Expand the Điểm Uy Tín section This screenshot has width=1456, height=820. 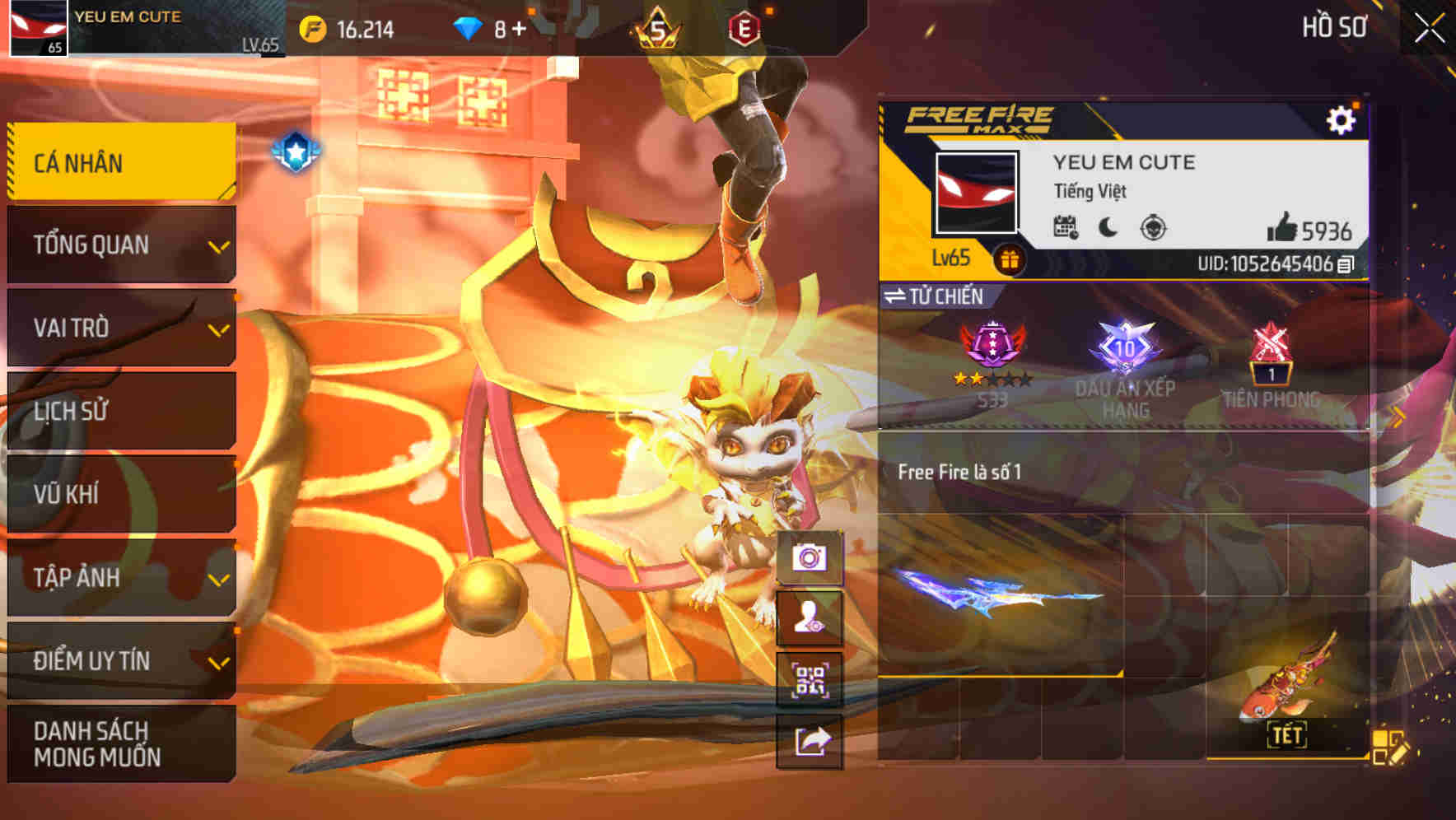tap(119, 659)
